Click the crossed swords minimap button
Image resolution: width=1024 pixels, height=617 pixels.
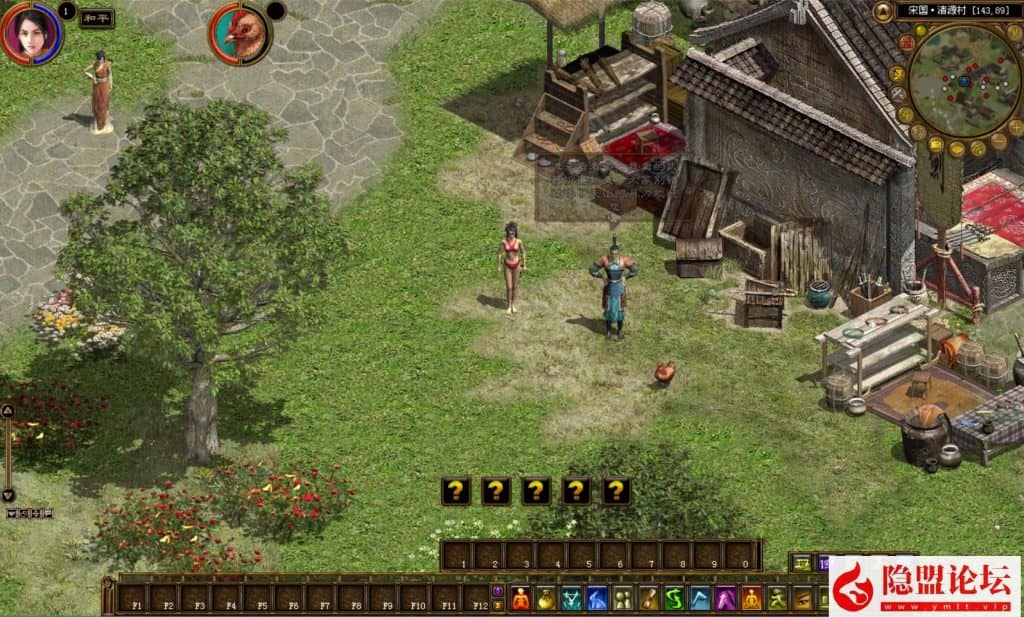(898, 95)
